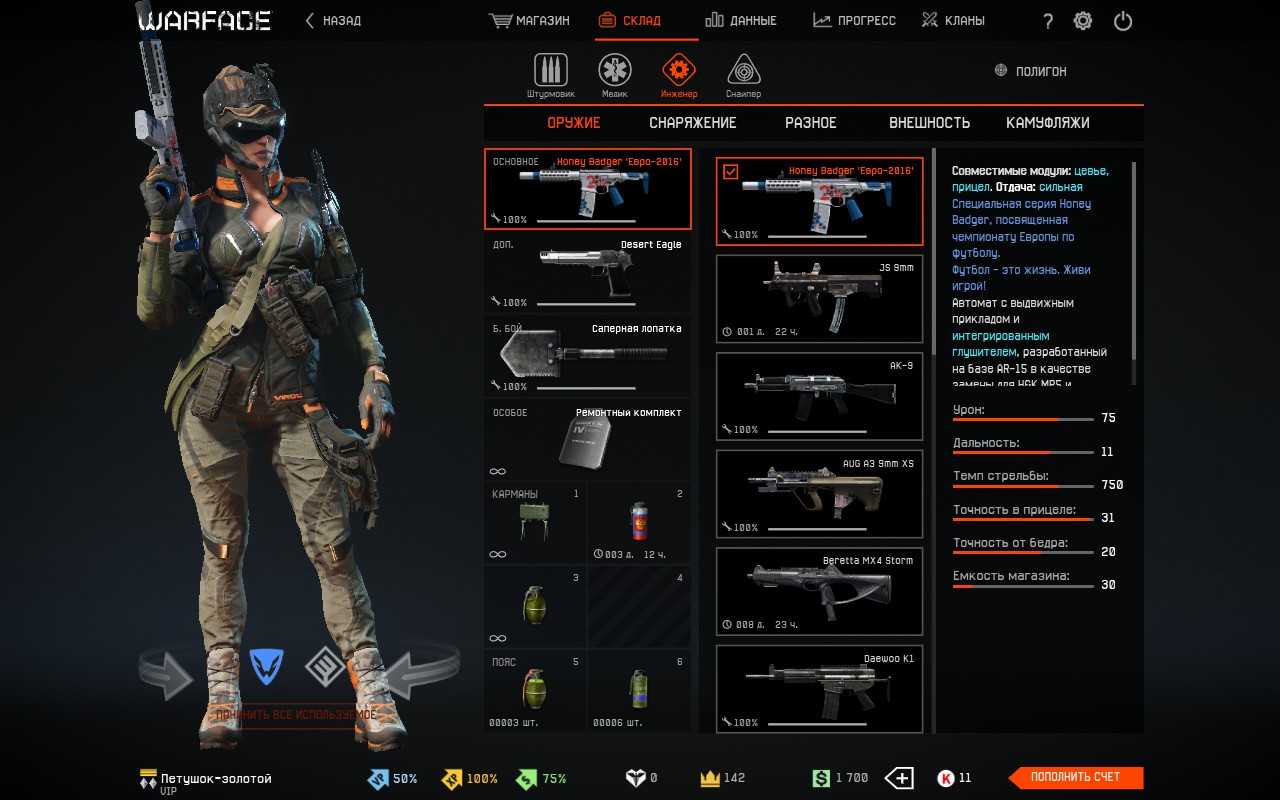
Task: Enter the Полигон shooting range
Action: coord(1031,72)
